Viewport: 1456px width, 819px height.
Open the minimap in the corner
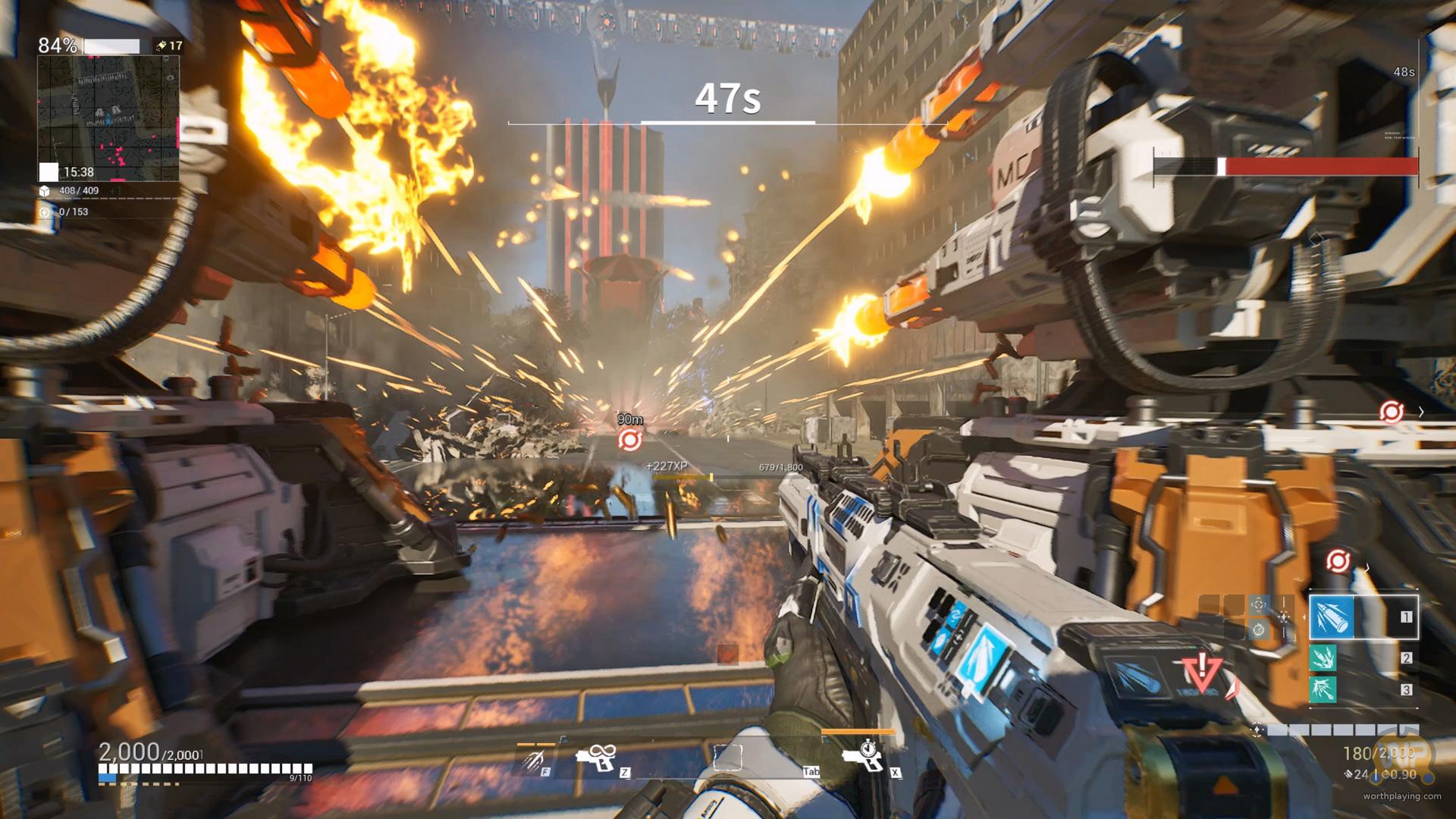(108, 118)
